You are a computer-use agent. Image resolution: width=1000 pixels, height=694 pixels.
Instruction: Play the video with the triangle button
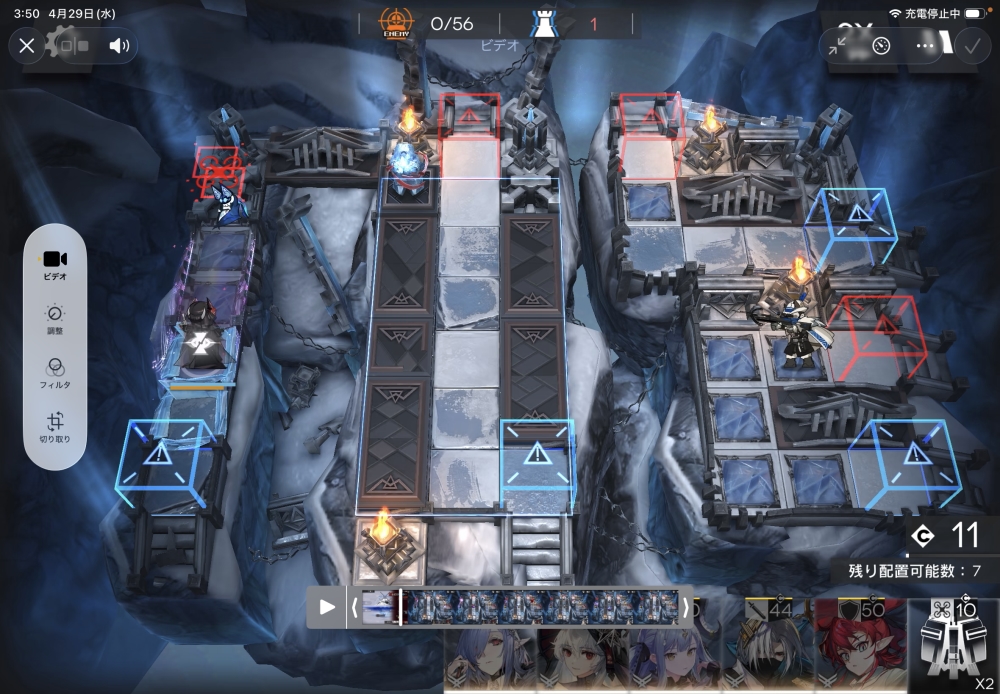[x=327, y=607]
